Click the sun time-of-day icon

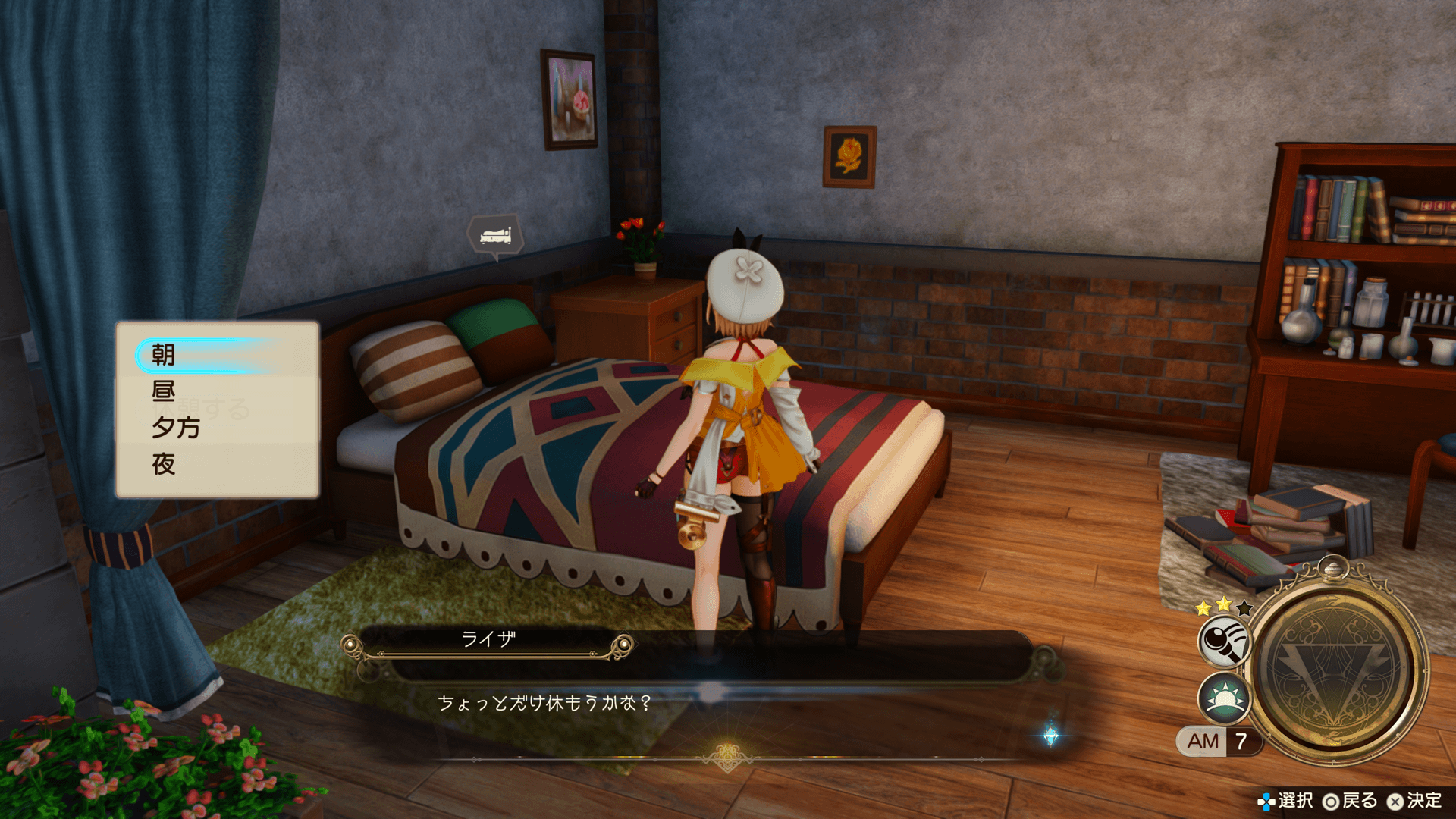tap(1223, 698)
